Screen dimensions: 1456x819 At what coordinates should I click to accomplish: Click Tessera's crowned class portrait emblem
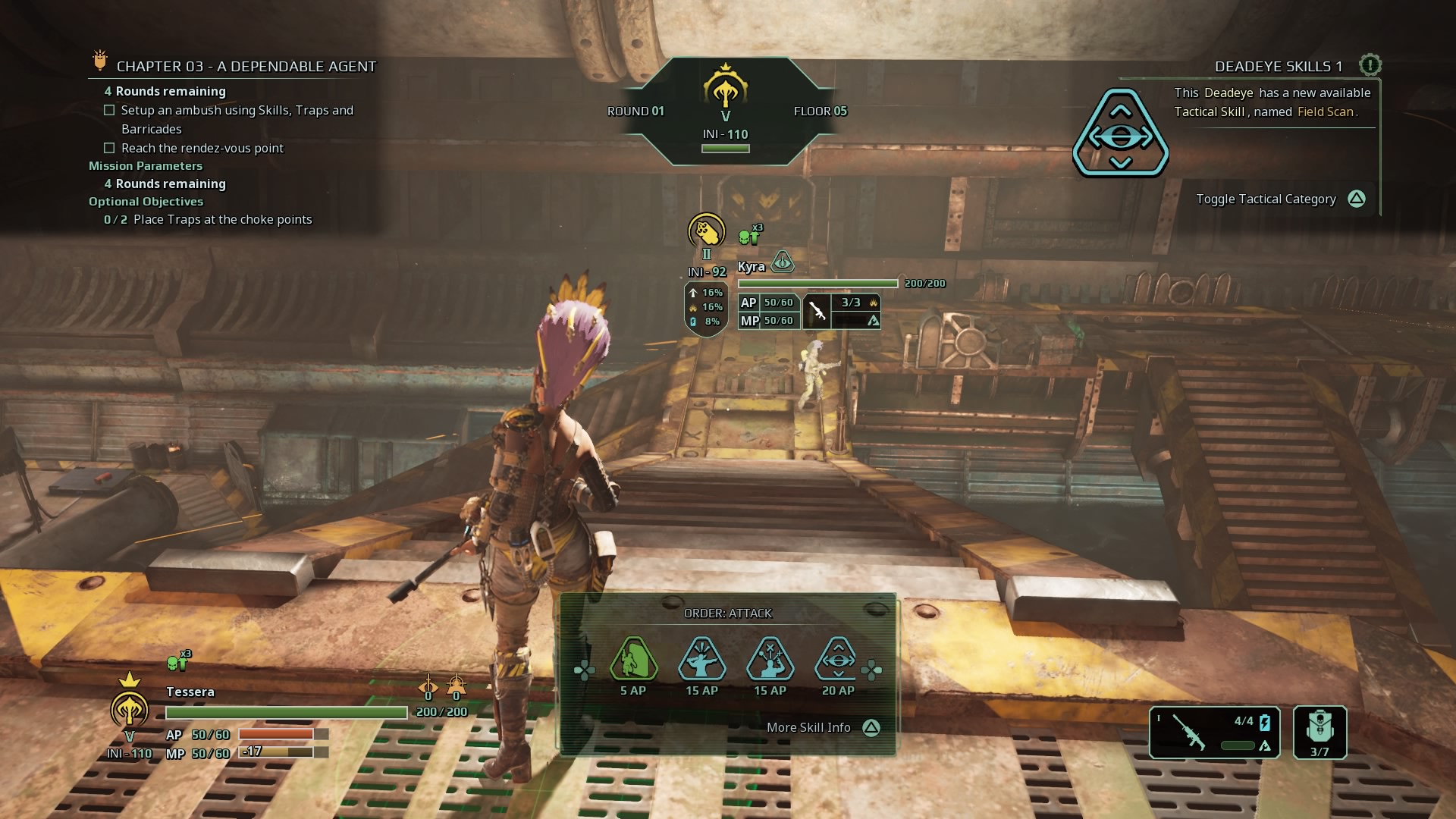click(x=130, y=709)
